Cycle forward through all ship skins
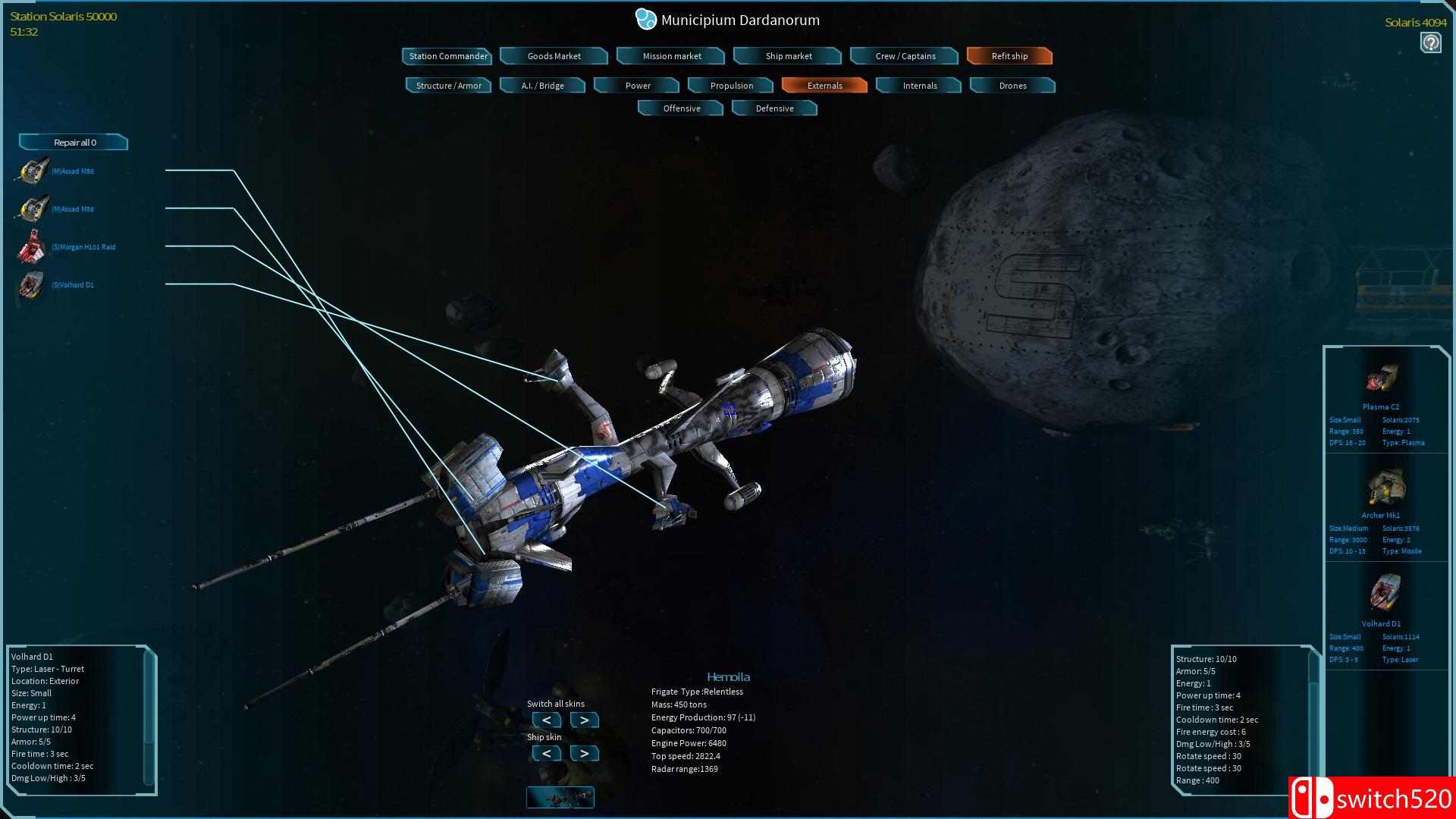Screen dimensions: 1456x819 tap(584, 719)
